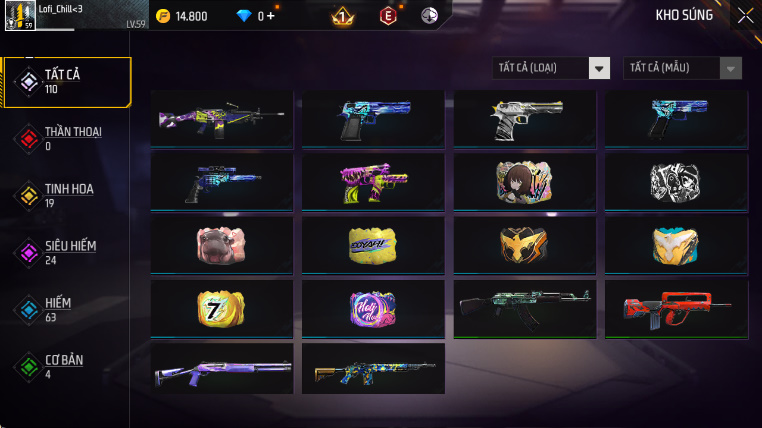Switch to the Thần Thoại rarity tab
762x428 pixels.
[x=66, y=138]
